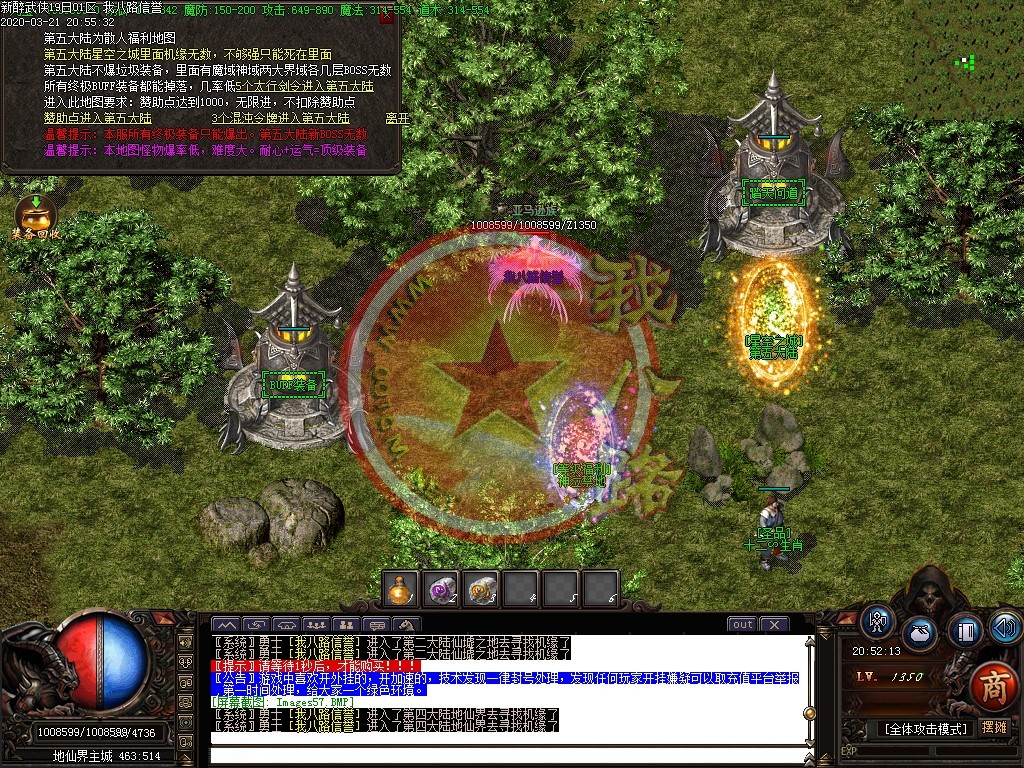
Task: Open the character equipment panel icon
Action: point(878,622)
